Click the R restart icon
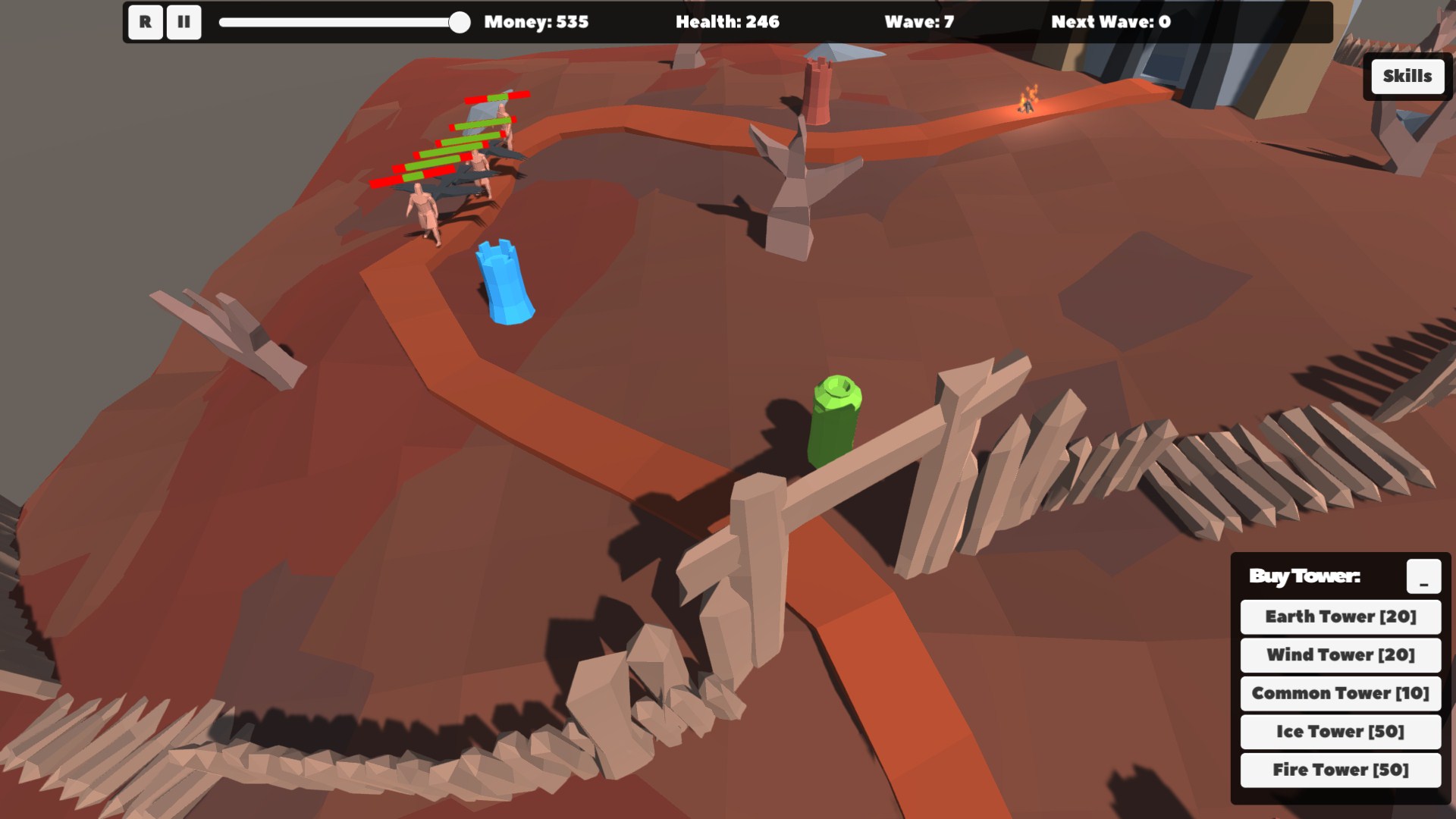This screenshot has height=819, width=1456. pyautogui.click(x=145, y=22)
